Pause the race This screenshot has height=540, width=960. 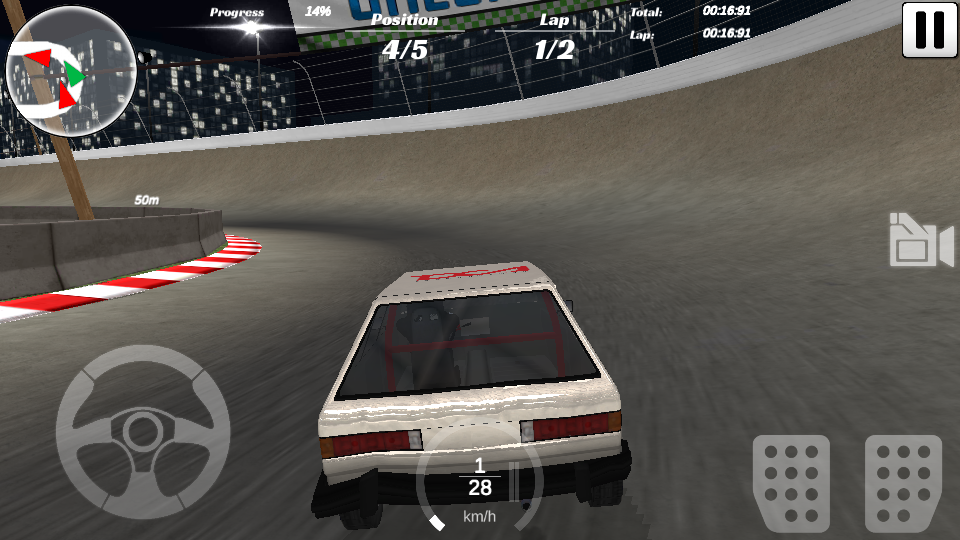point(929,30)
